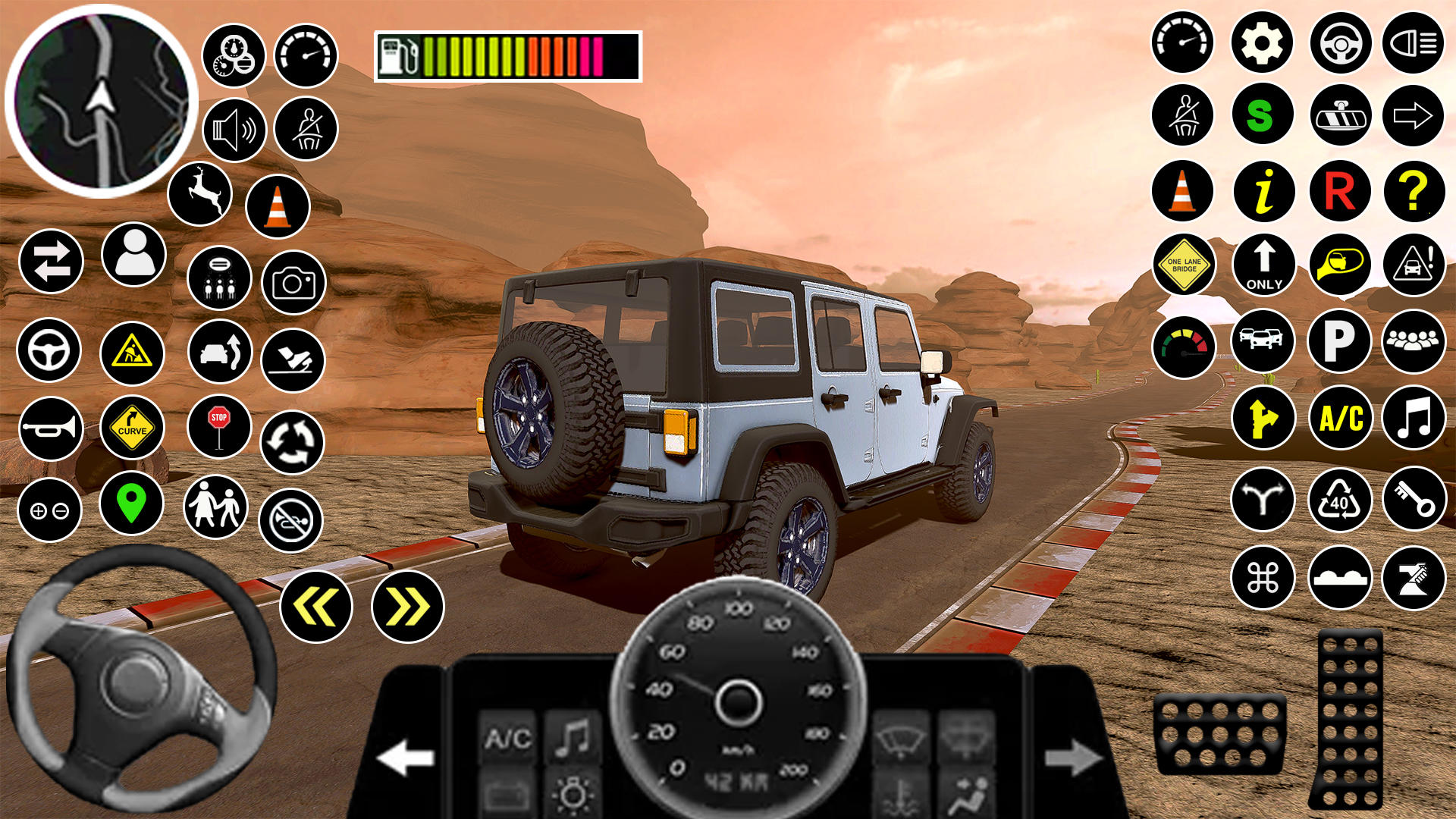
Task: Click the fuel gauge bar at the top
Action: click(x=508, y=53)
